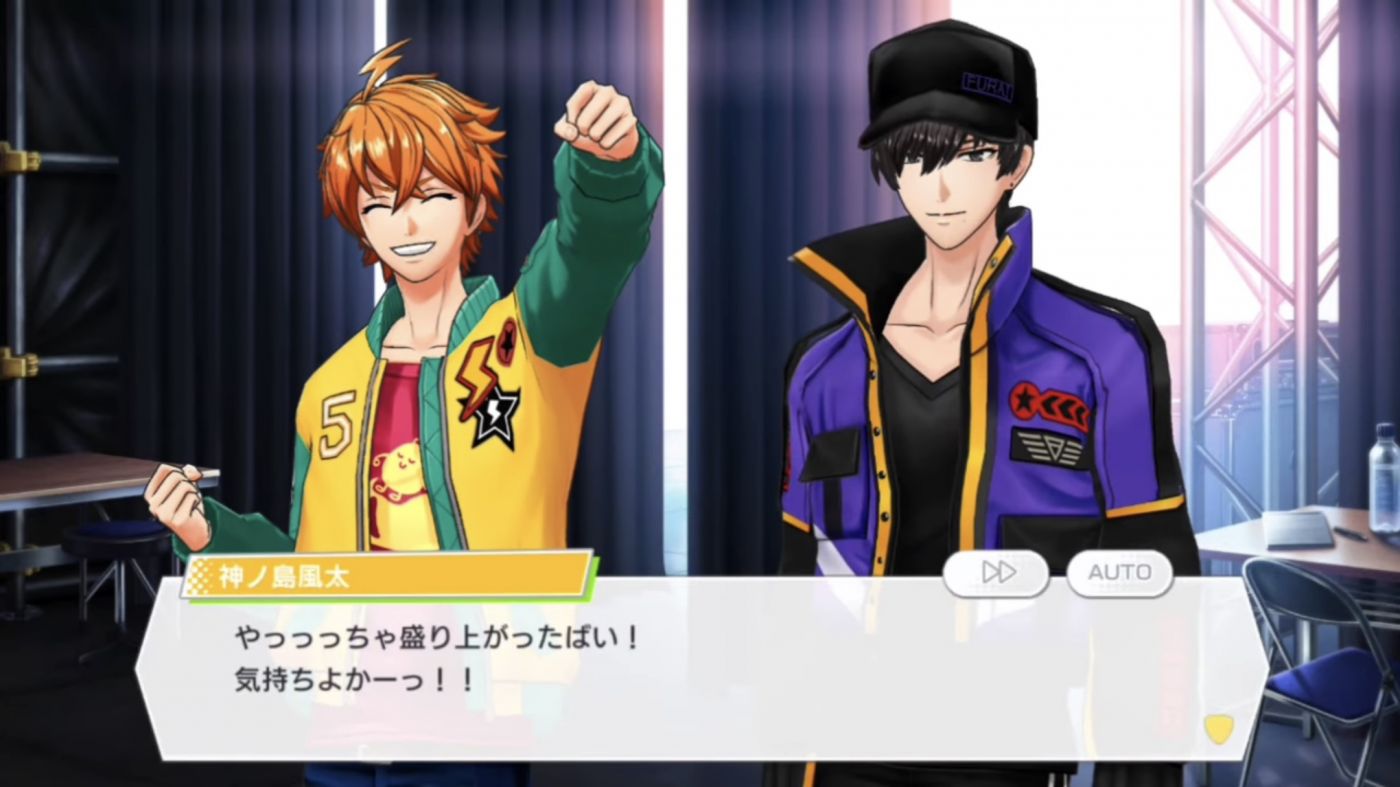Click the fast-forward skip button
Screen dimensions: 1400x787
996,573
